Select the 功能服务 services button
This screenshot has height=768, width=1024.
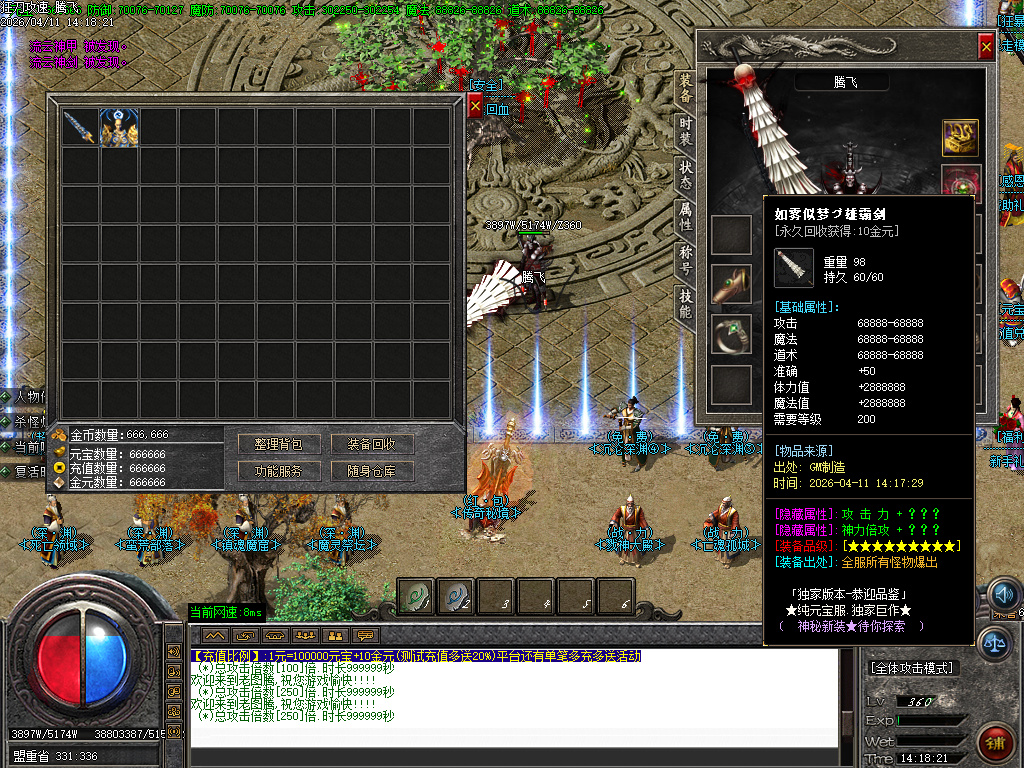point(279,471)
